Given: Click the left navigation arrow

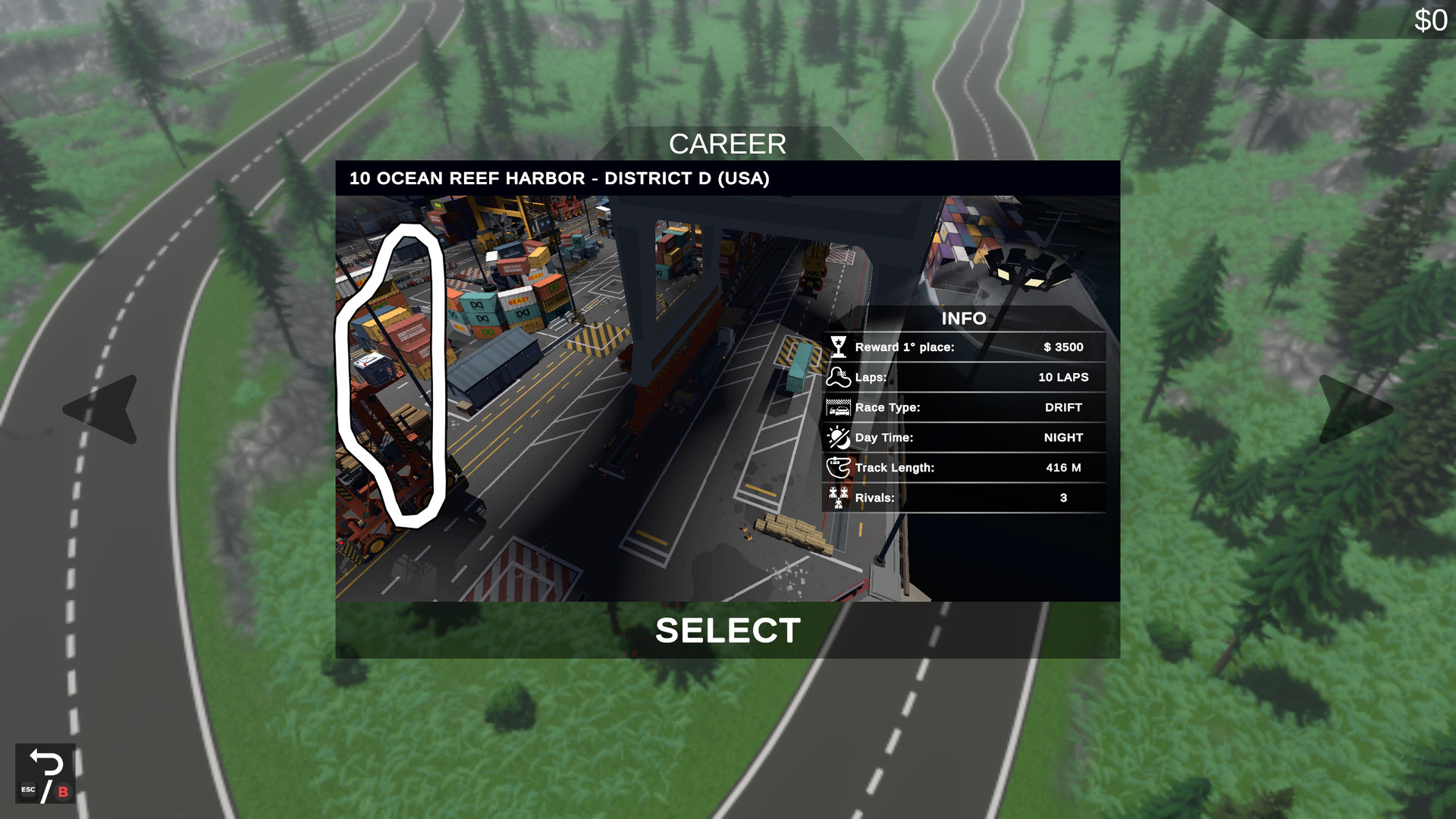Looking at the screenshot, I should [x=99, y=411].
